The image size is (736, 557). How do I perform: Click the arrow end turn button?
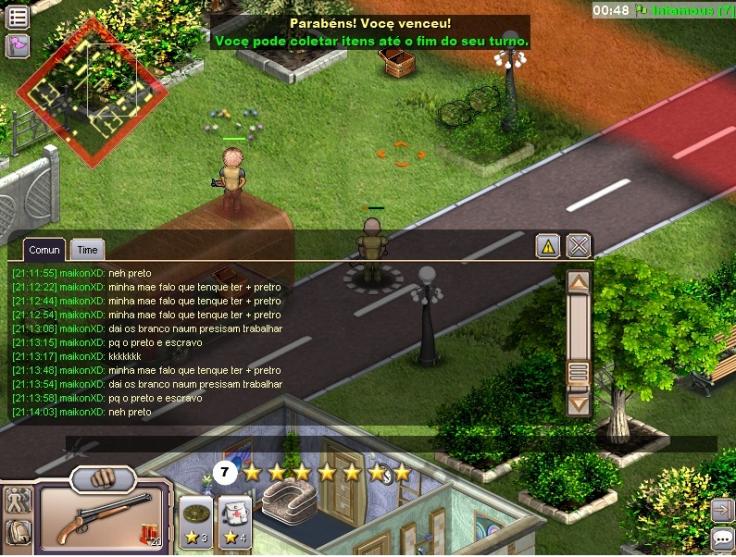pos(722,510)
